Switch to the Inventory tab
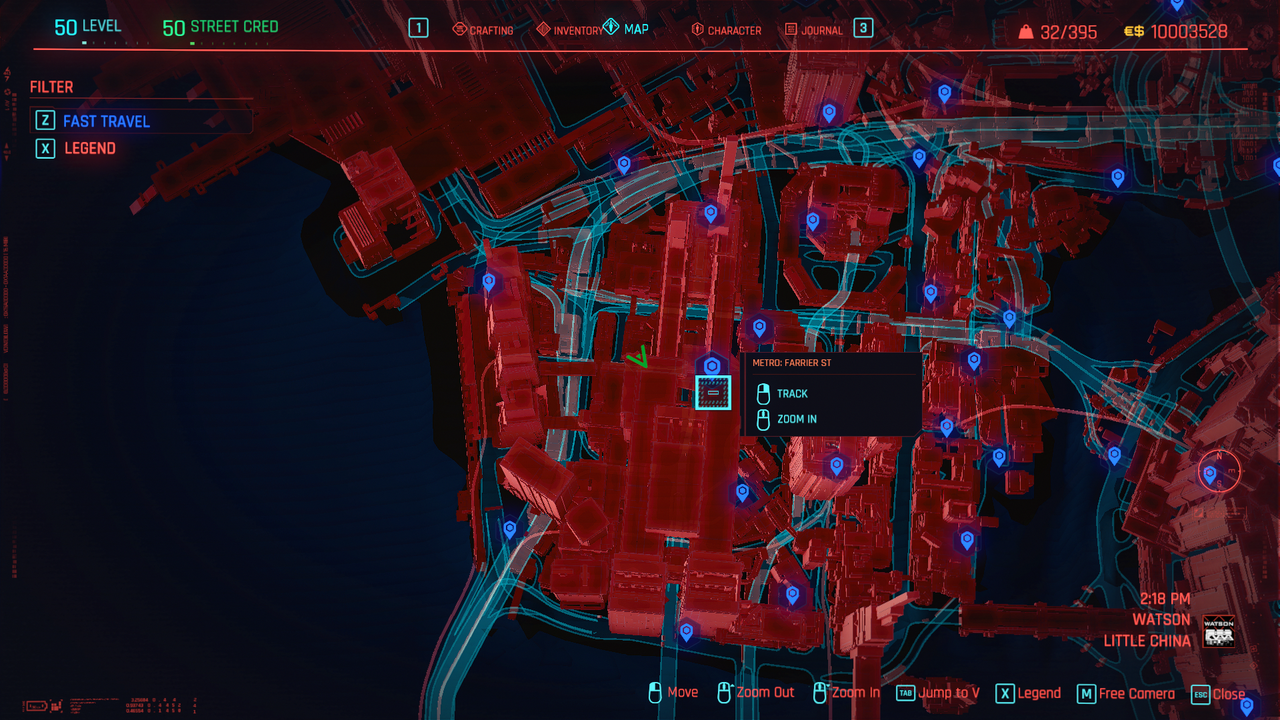This screenshot has width=1280, height=720. tap(570, 30)
